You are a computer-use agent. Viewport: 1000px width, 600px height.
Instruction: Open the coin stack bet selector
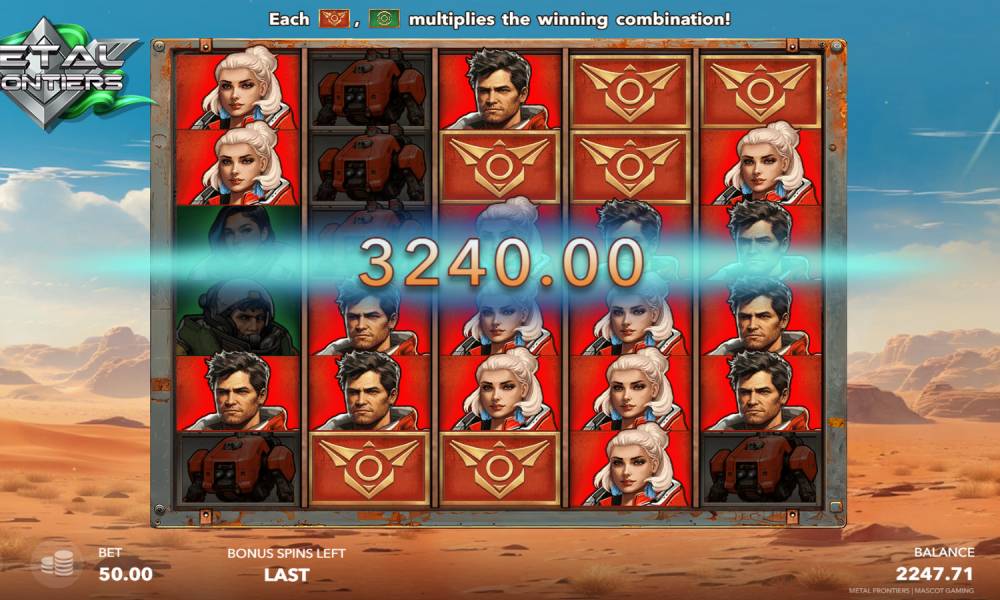pyautogui.click(x=56, y=565)
